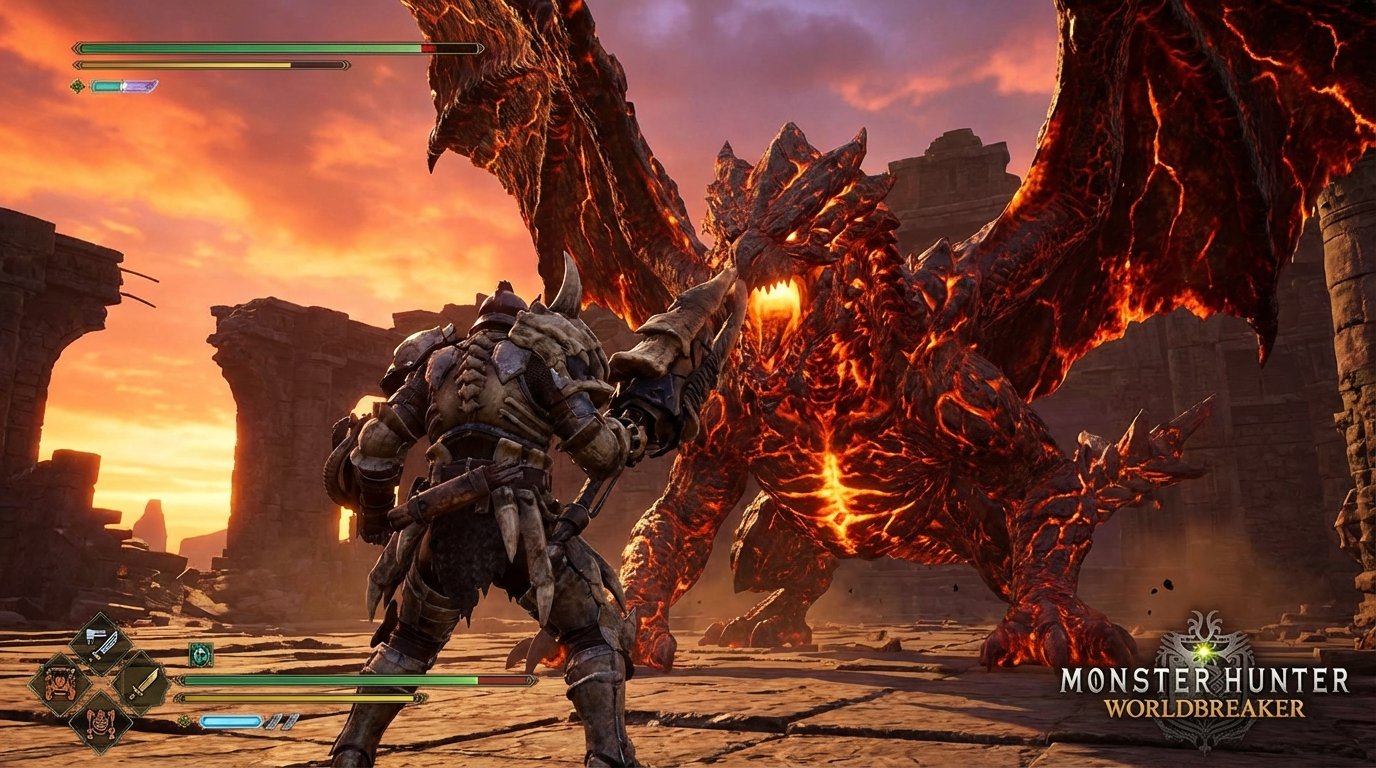Select the monster icon on the radial wheel's left

click(x=60, y=685)
